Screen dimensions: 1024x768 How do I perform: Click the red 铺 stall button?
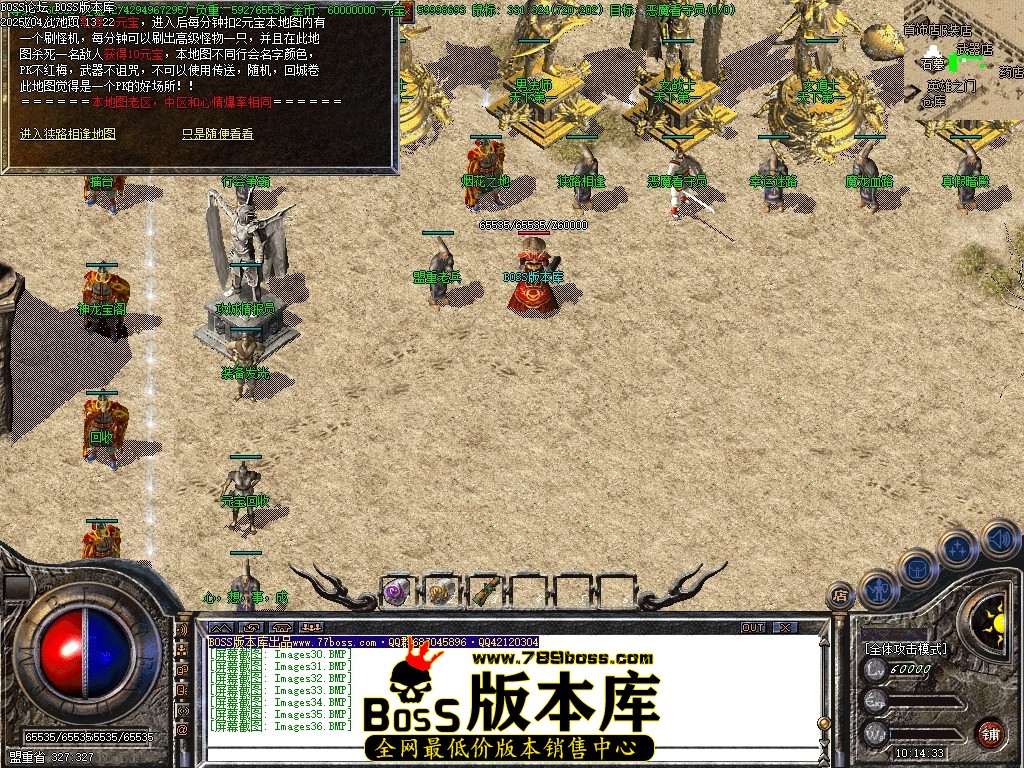tap(989, 732)
